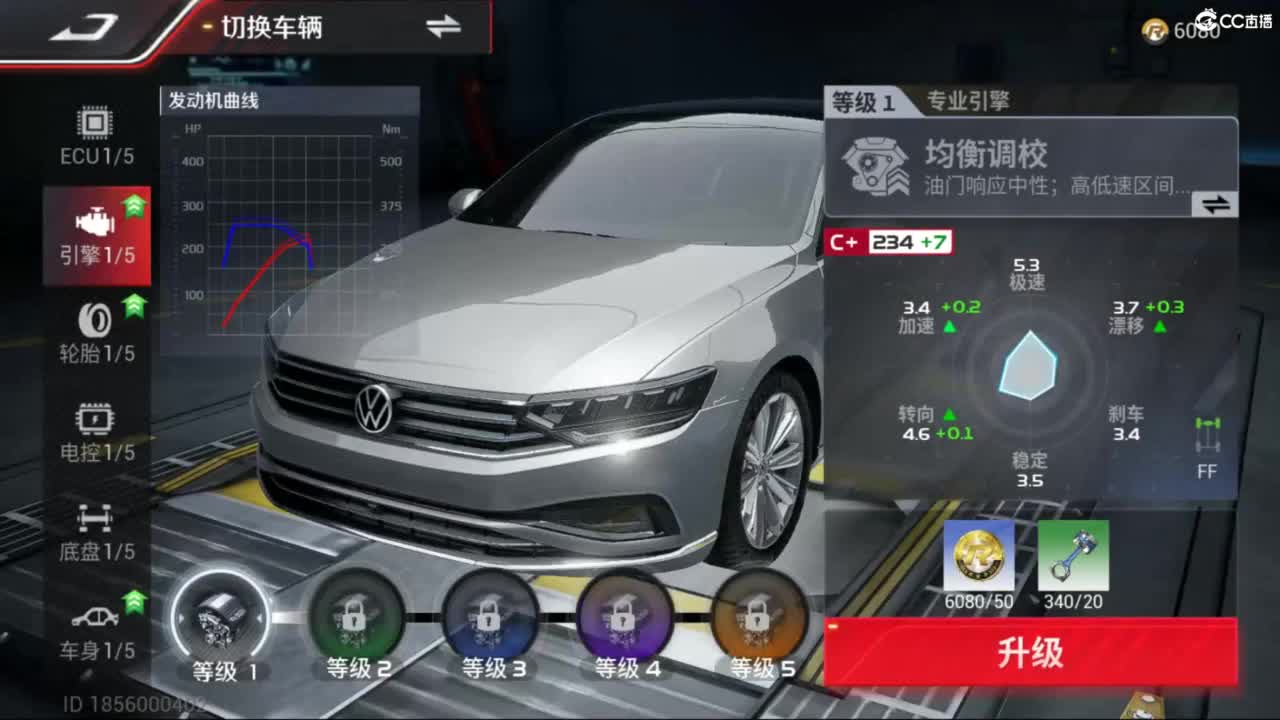Open the 电控 (electronics) category icon
Viewport: 1280px width, 720px height.
(x=95, y=425)
